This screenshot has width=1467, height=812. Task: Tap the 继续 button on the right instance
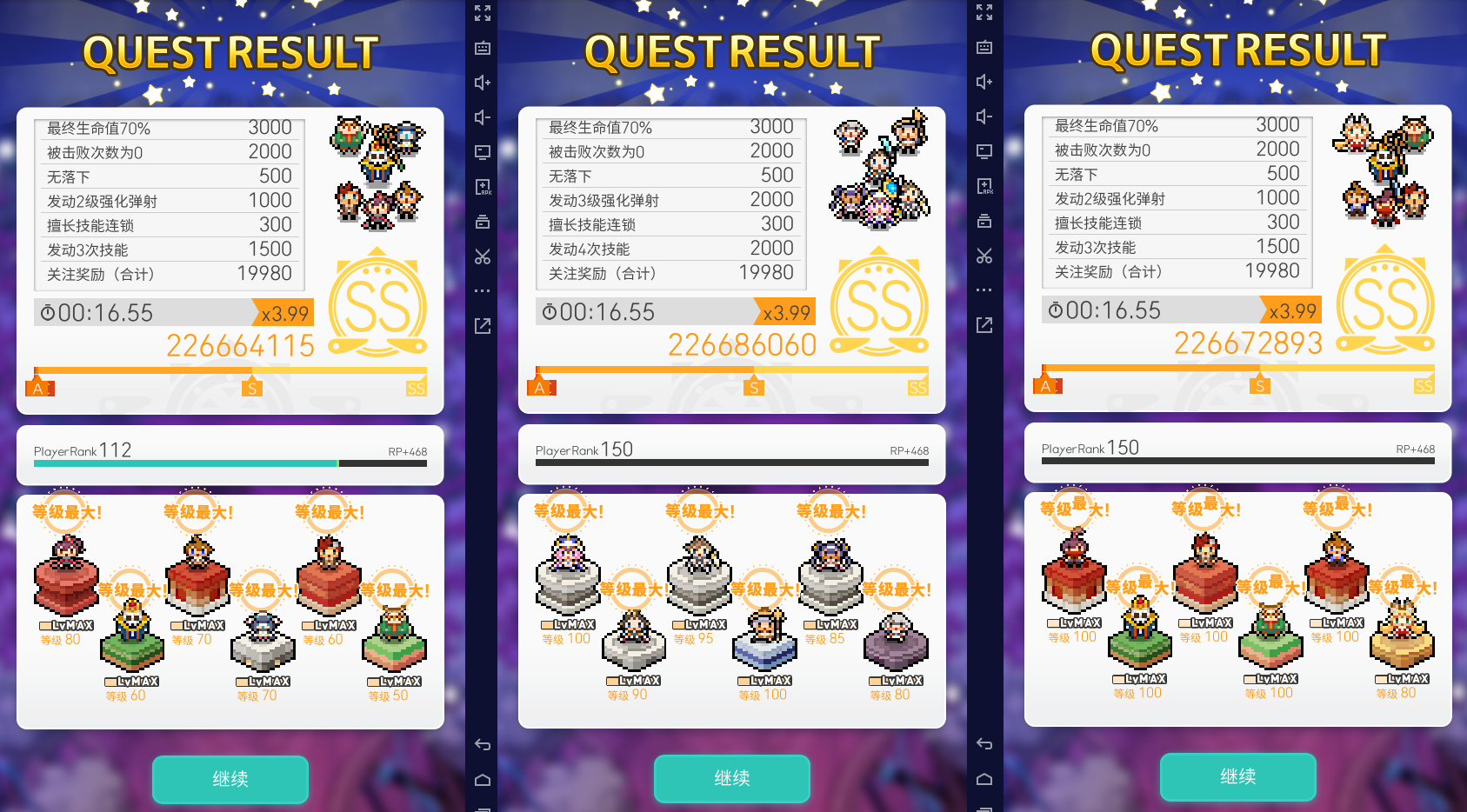point(1237,777)
